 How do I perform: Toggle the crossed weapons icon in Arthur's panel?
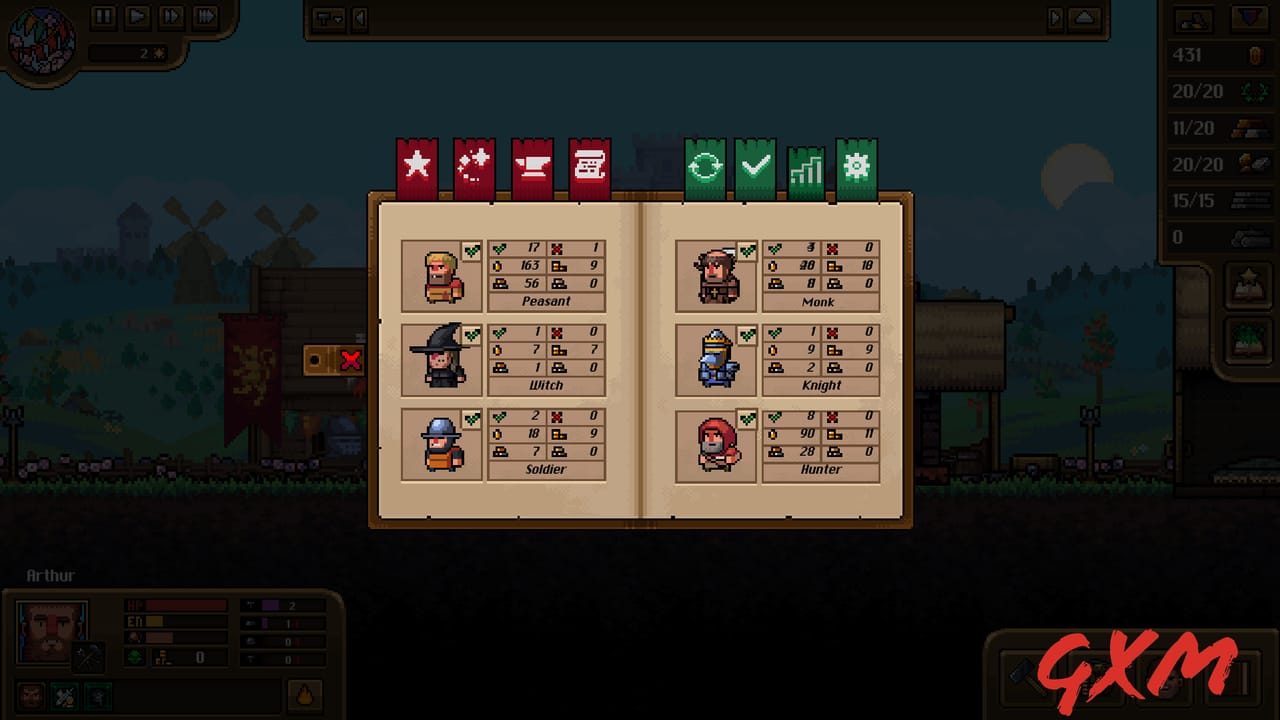click(x=64, y=695)
